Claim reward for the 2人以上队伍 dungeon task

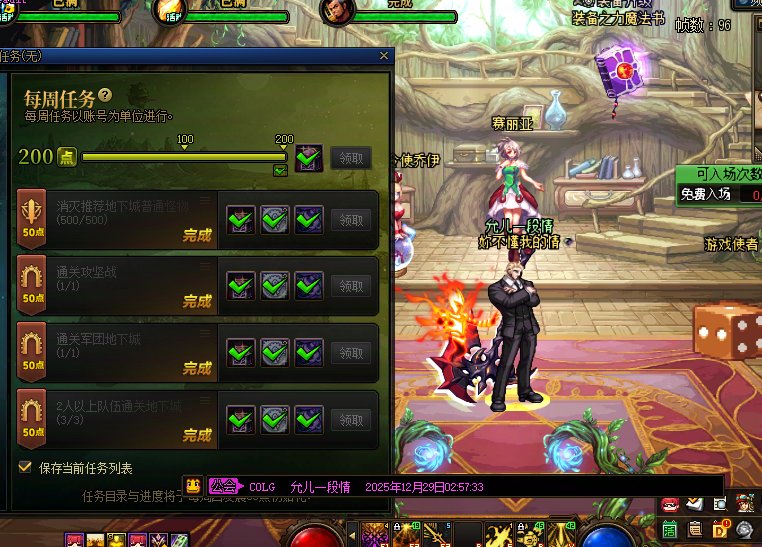tap(350, 420)
